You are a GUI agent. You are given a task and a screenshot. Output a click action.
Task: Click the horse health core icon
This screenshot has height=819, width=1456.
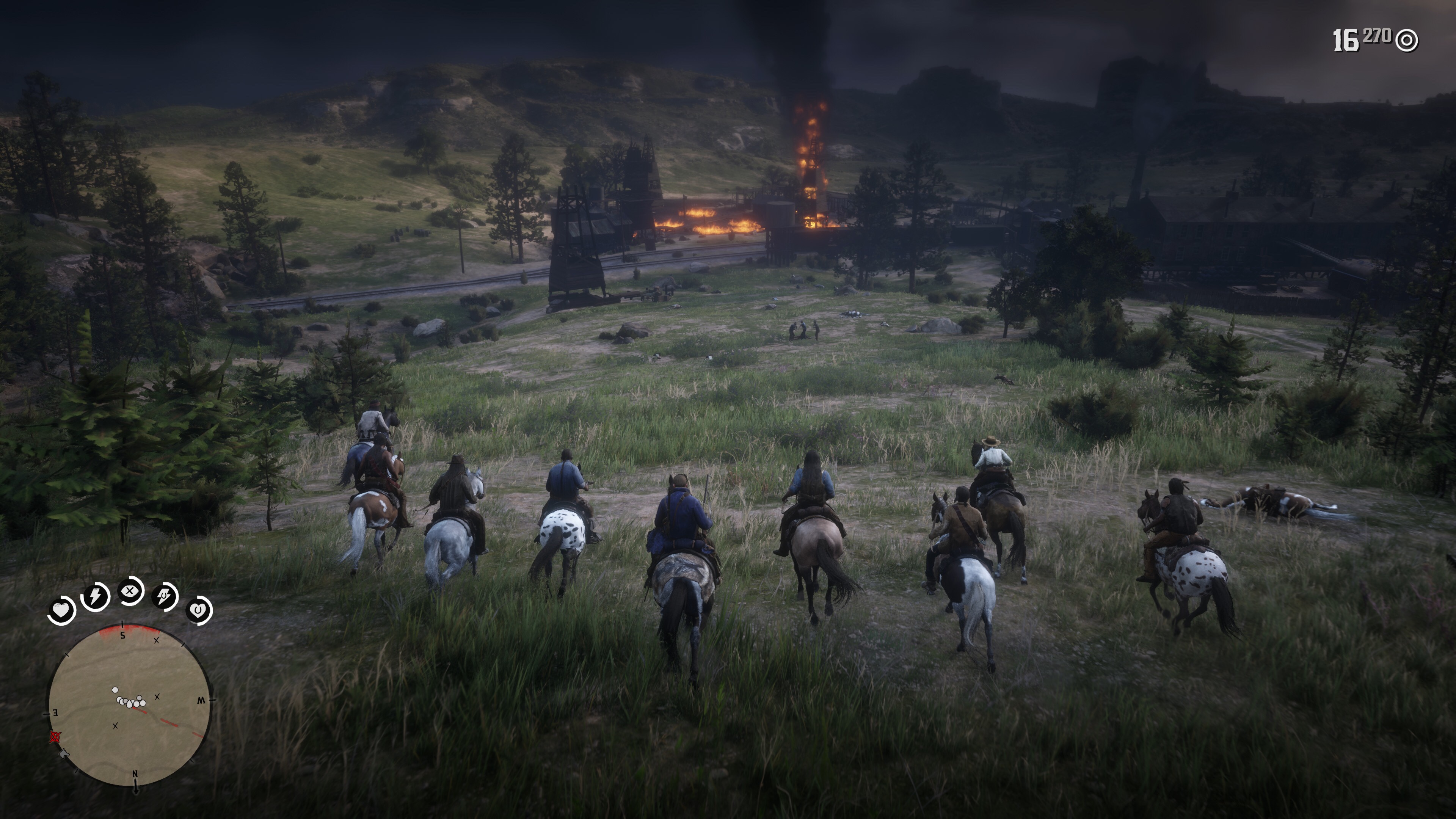(198, 610)
